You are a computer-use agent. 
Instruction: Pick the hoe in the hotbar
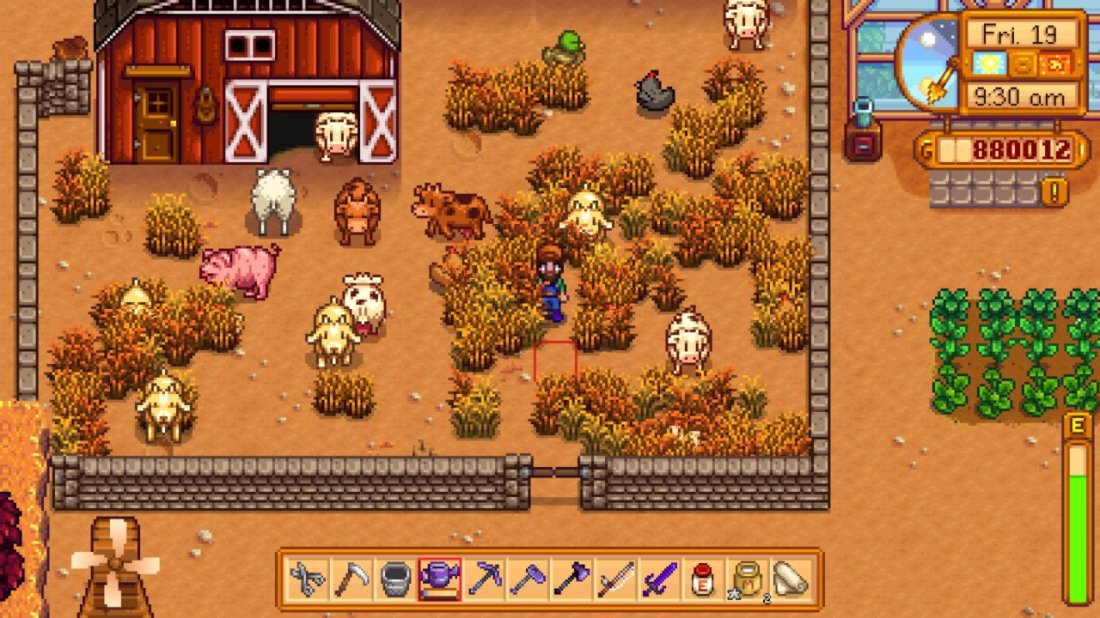(528, 579)
